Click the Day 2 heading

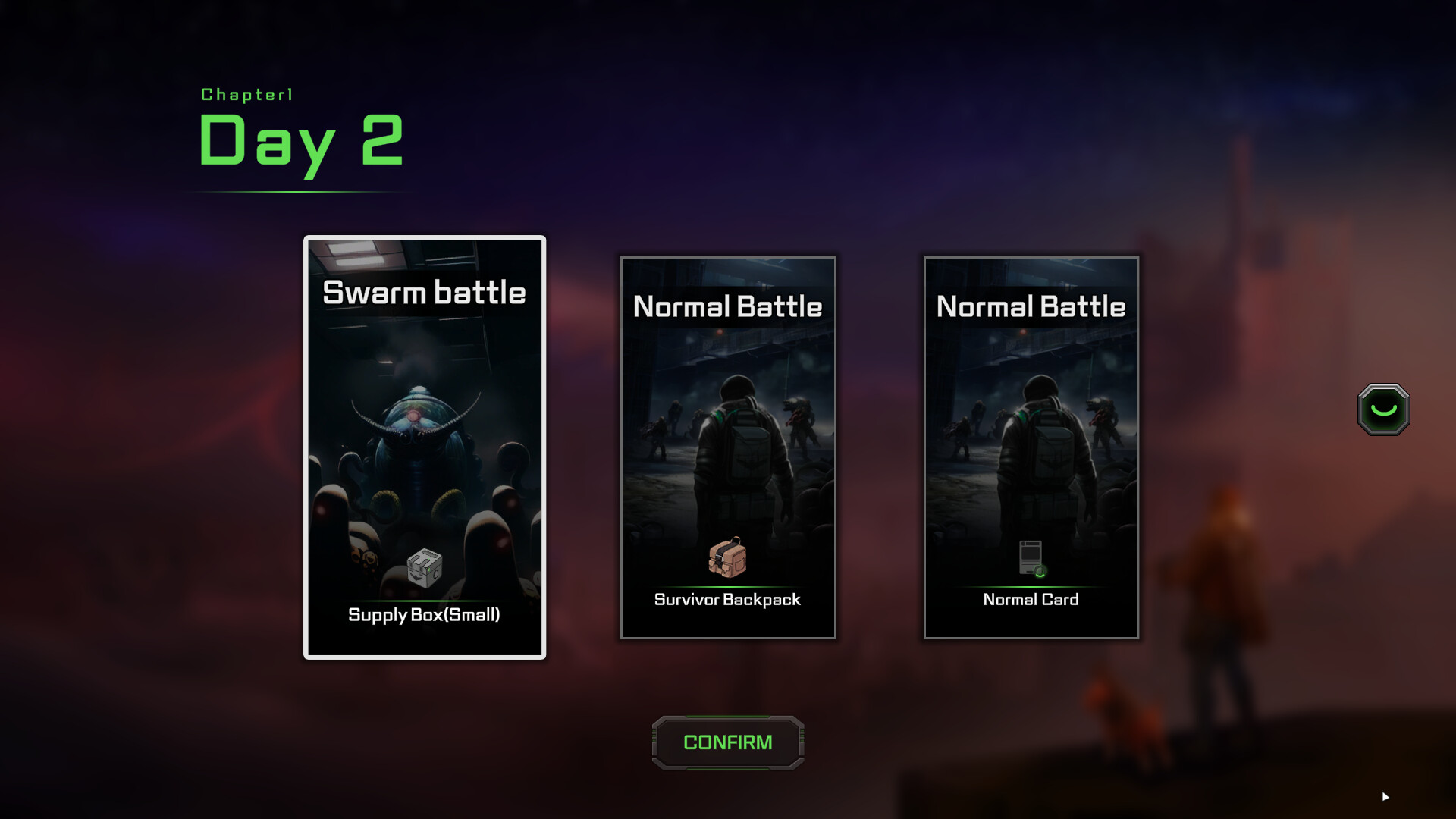point(300,140)
